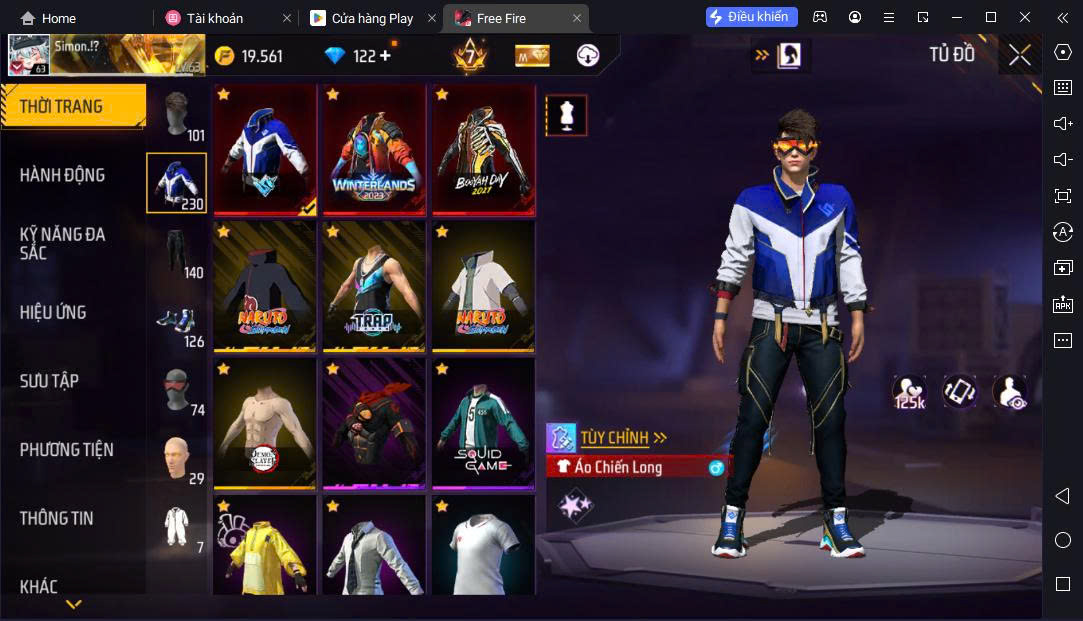Open the shoes subcategory
1083x621 pixels.
(x=177, y=323)
